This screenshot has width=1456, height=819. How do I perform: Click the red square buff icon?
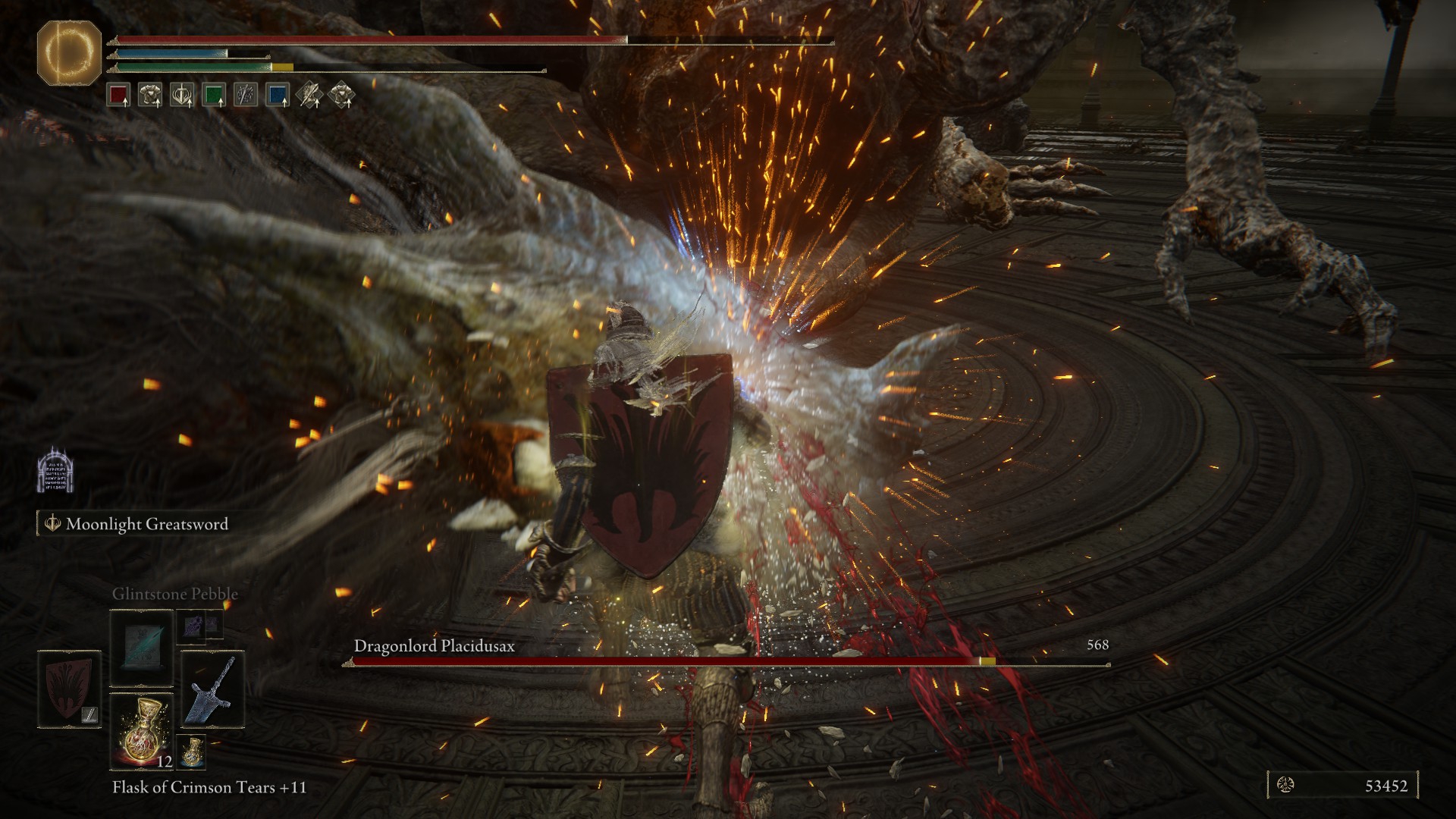(x=118, y=95)
